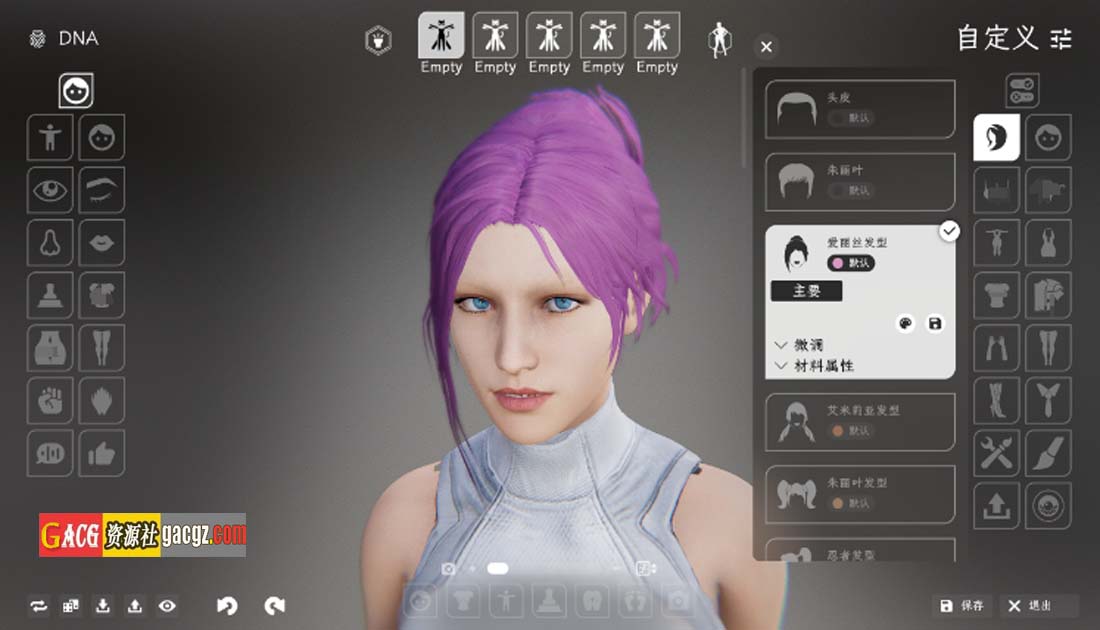Viewport: 1100px width, 630px height.
Task: Toggle the eye visibility icon in bottom toolbar
Action: 167,605
